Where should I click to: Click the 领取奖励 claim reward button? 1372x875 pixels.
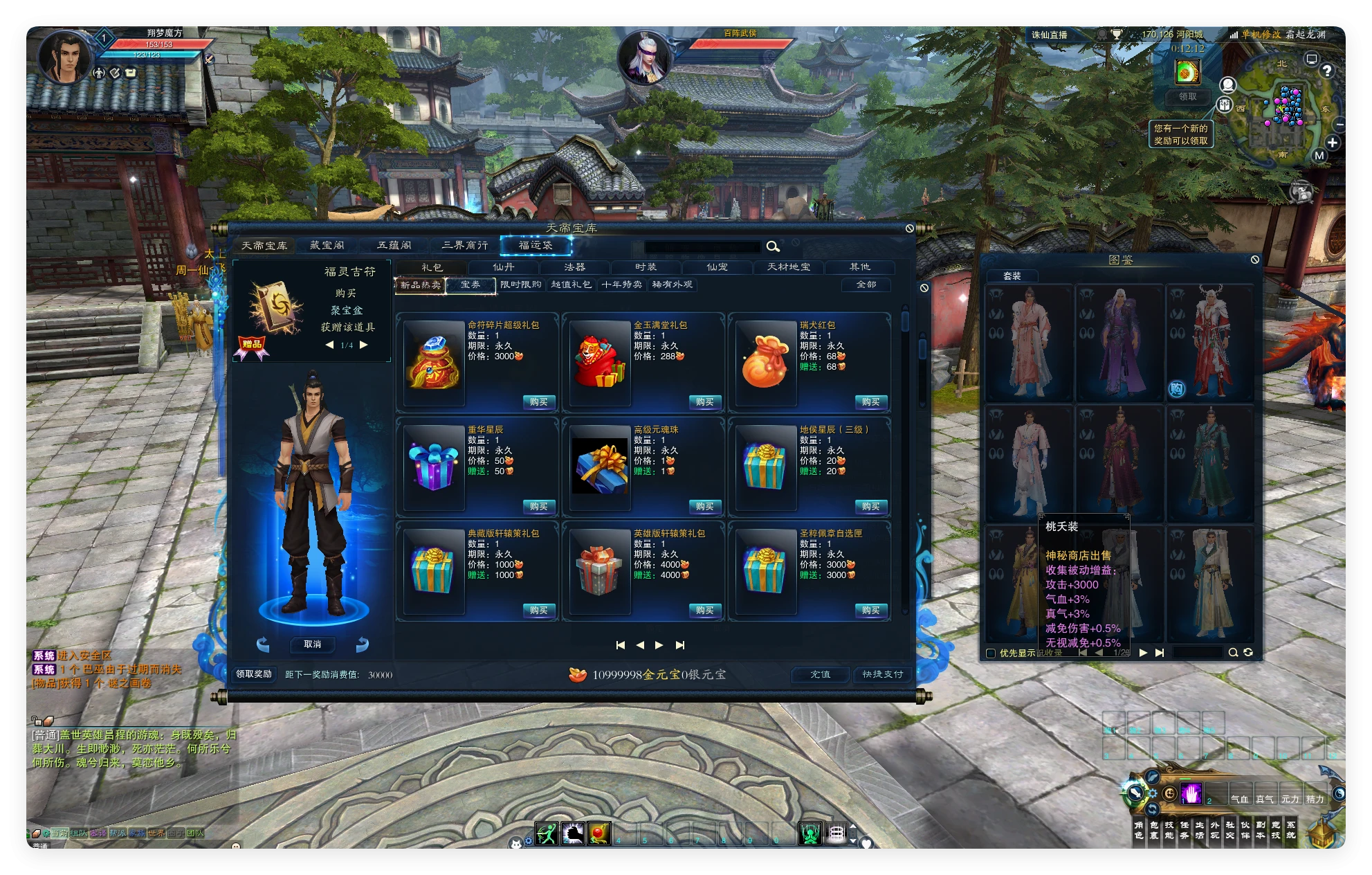[x=254, y=674]
